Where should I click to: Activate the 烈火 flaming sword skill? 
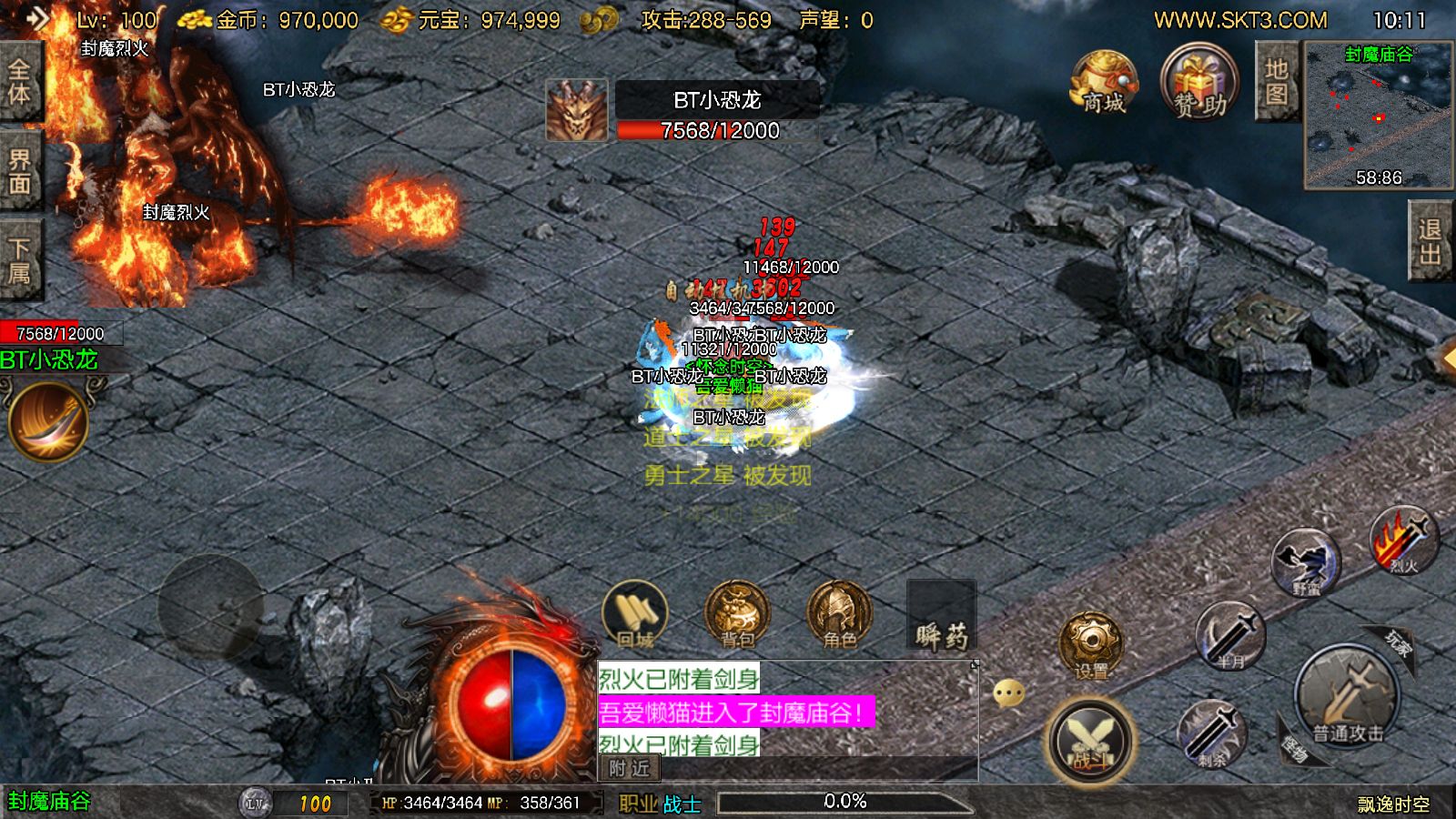pyautogui.click(x=1403, y=541)
